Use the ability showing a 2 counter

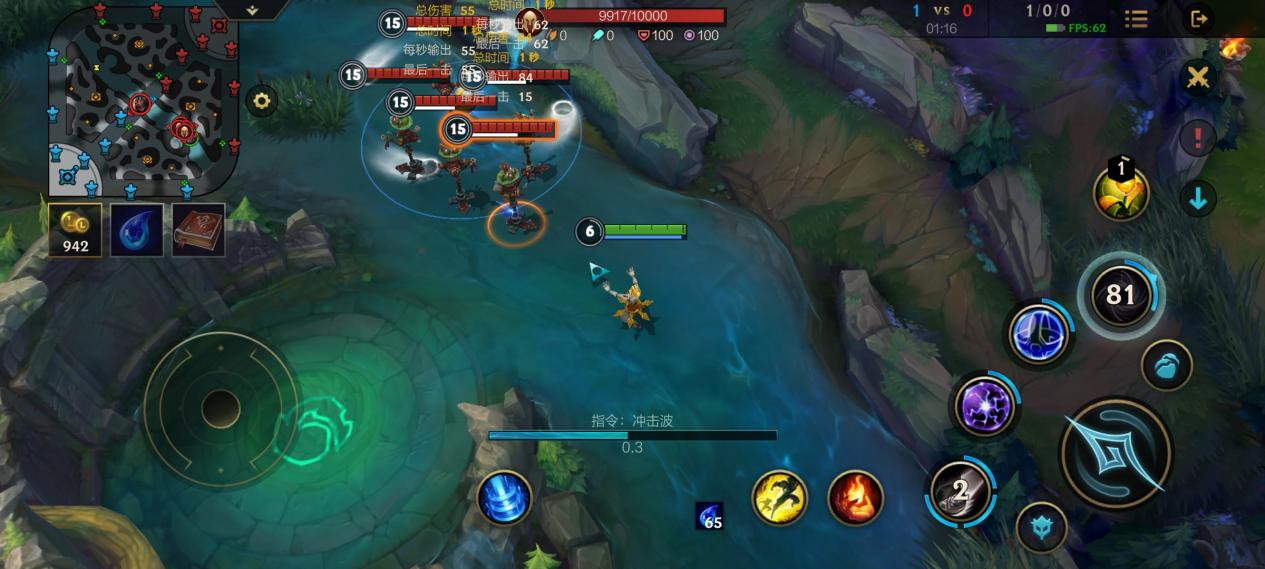(x=961, y=491)
